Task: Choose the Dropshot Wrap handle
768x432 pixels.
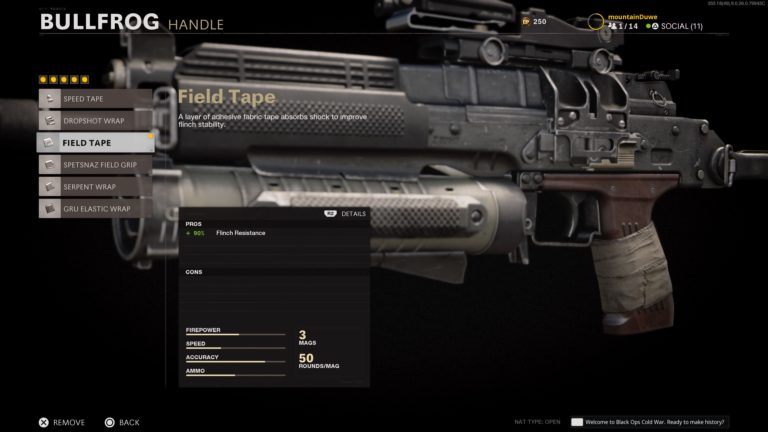Action: 94,120
